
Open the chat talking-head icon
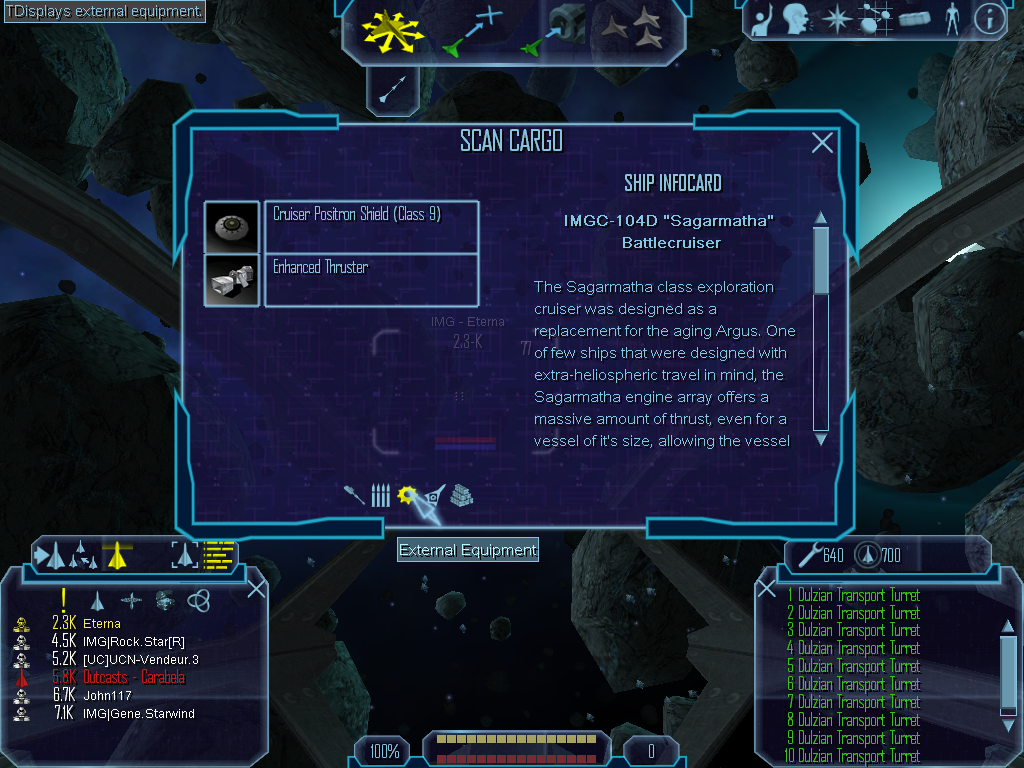(796, 19)
